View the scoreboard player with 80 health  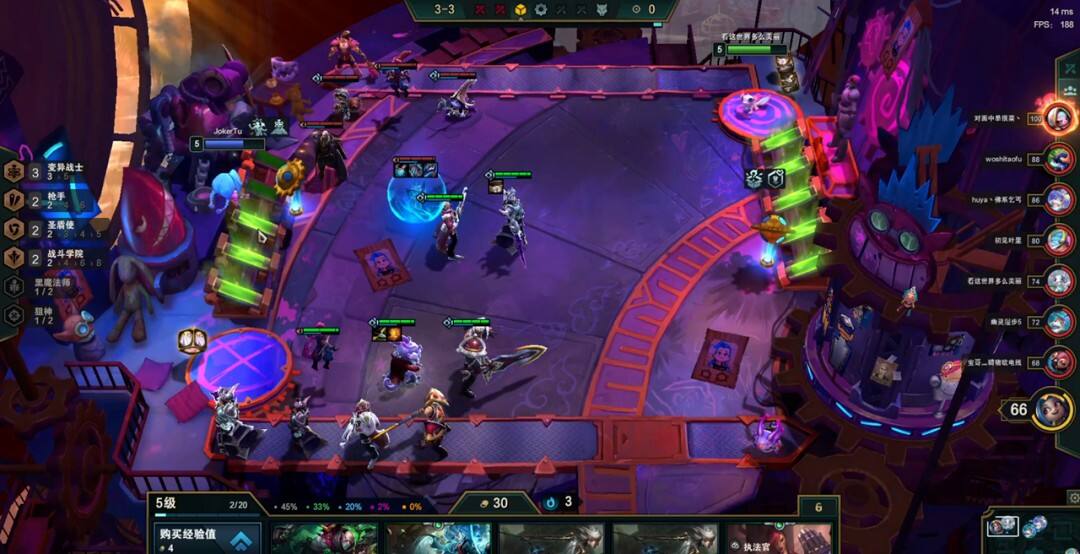[1058, 240]
